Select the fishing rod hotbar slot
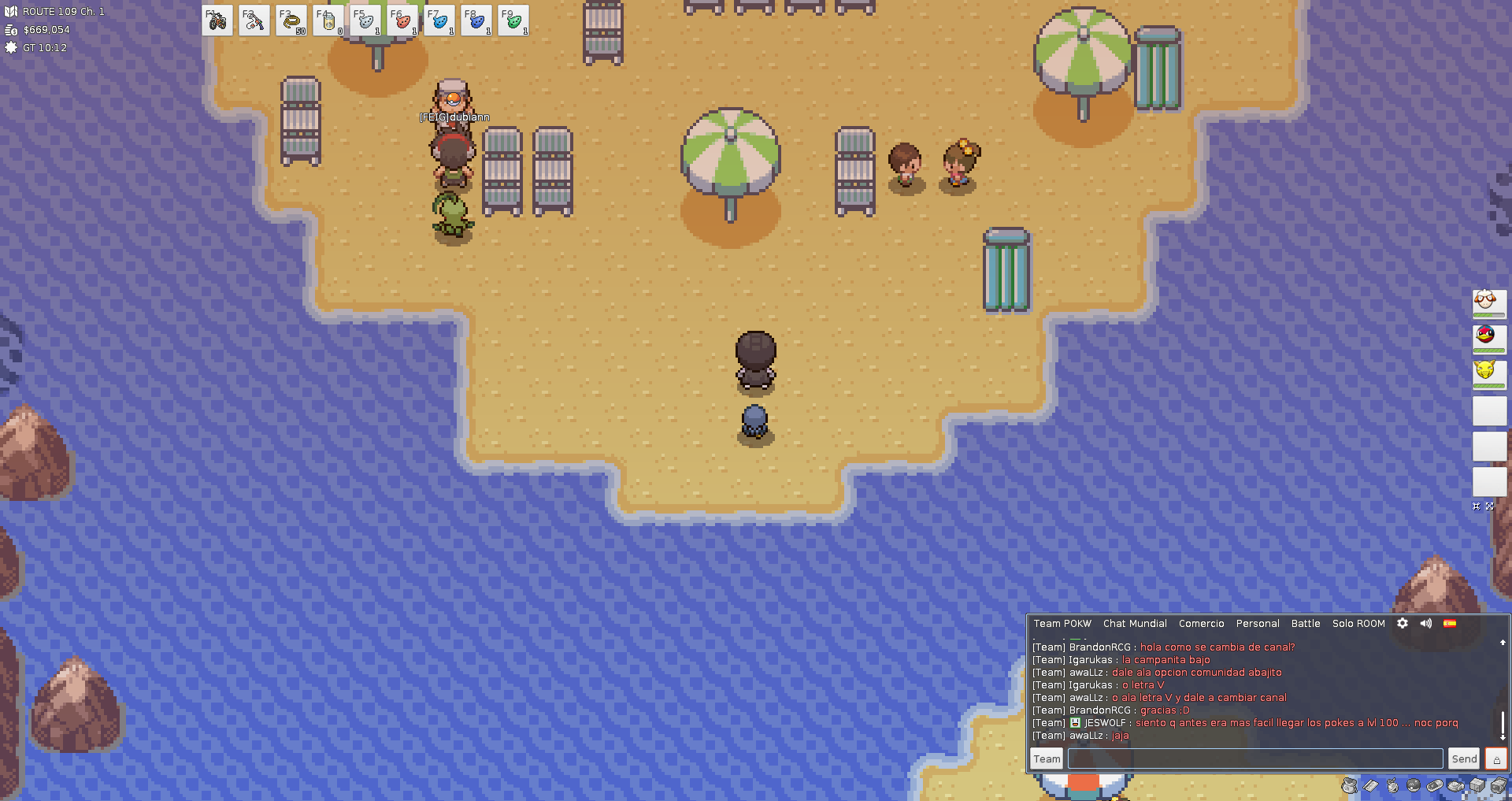This screenshot has width=1512, height=801. 254,21
